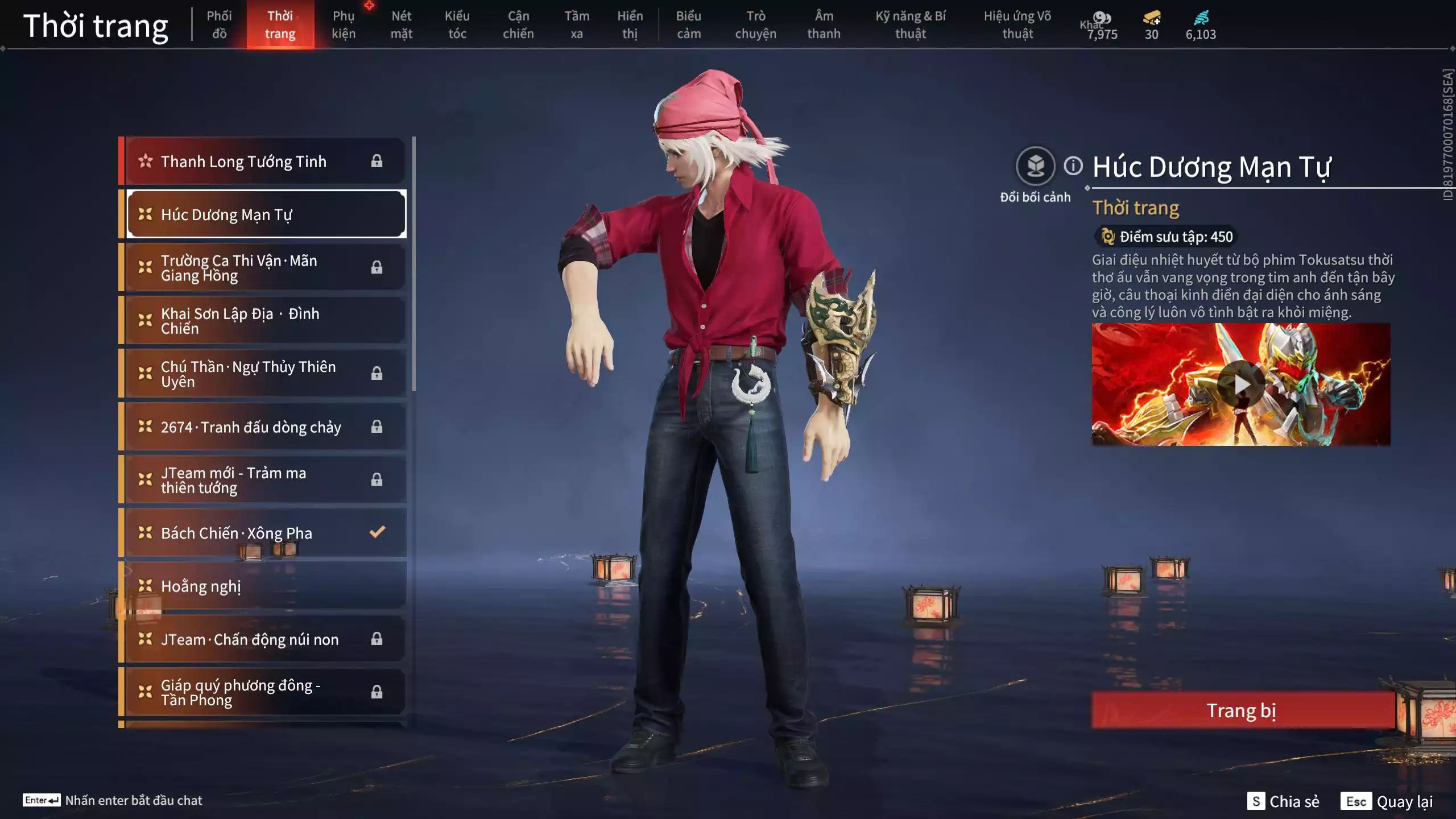The height and width of the screenshot is (819, 1456).
Task: Open the Cận chiến category
Action: 518,24
